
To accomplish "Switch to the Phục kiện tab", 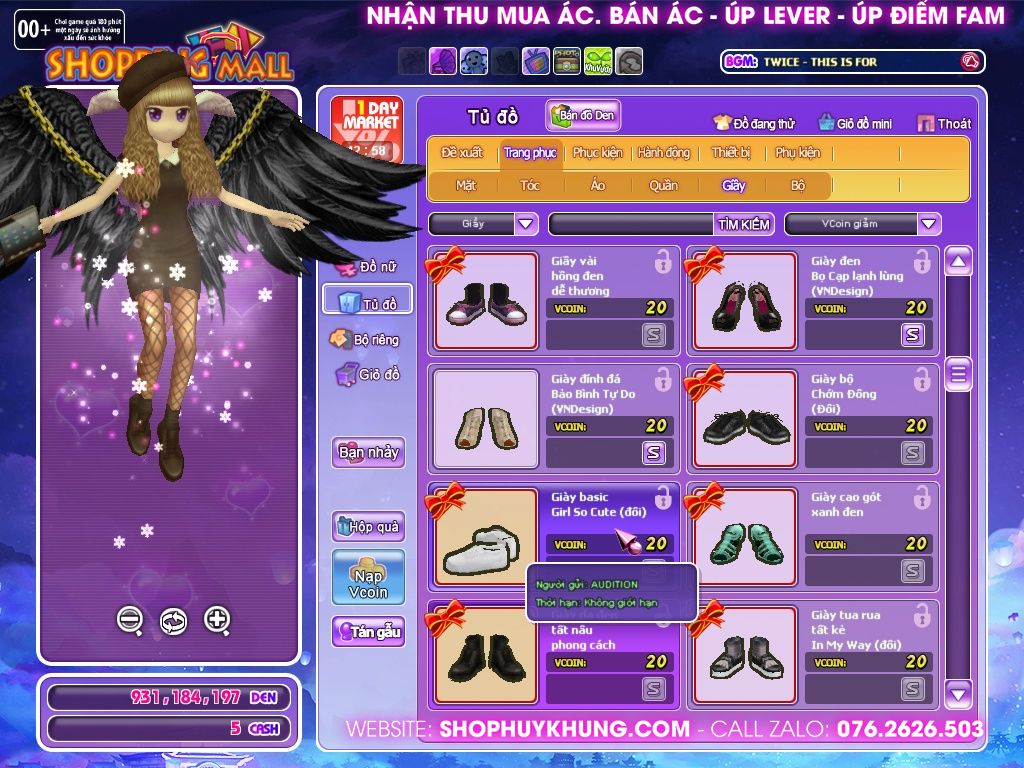I will coord(597,153).
